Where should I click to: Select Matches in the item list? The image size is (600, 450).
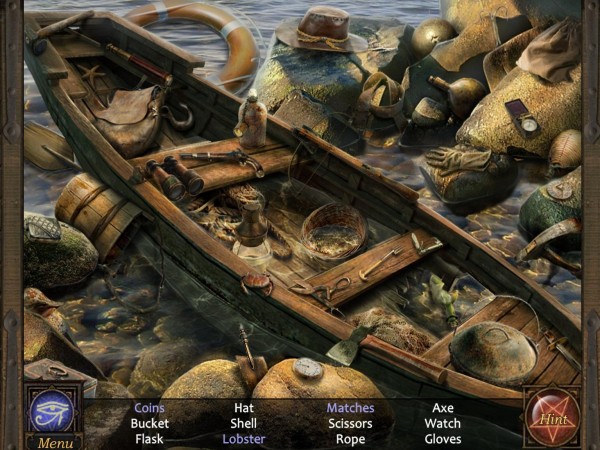(x=350, y=408)
